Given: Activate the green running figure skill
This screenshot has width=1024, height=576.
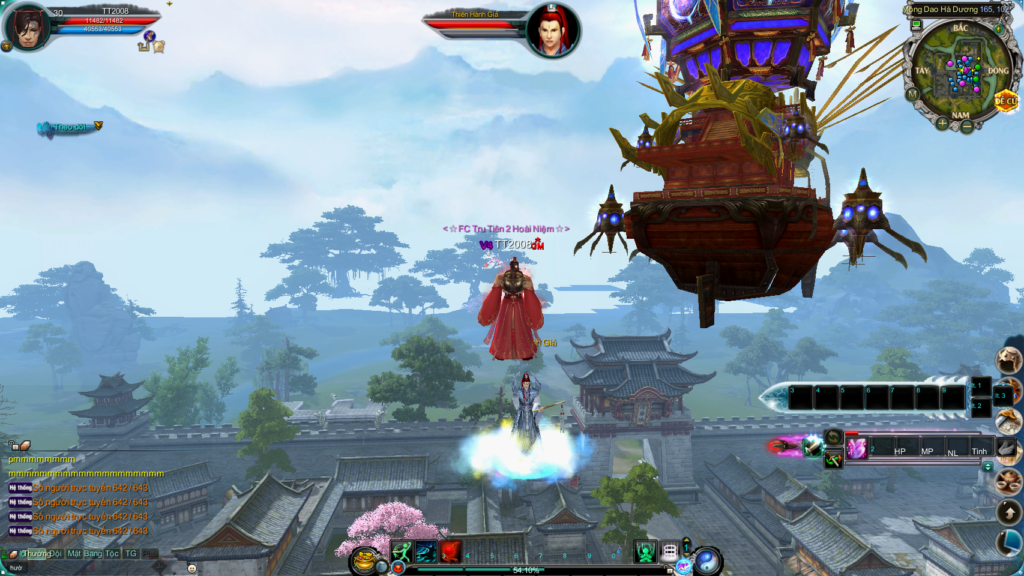Looking at the screenshot, I should pyautogui.click(x=402, y=551).
